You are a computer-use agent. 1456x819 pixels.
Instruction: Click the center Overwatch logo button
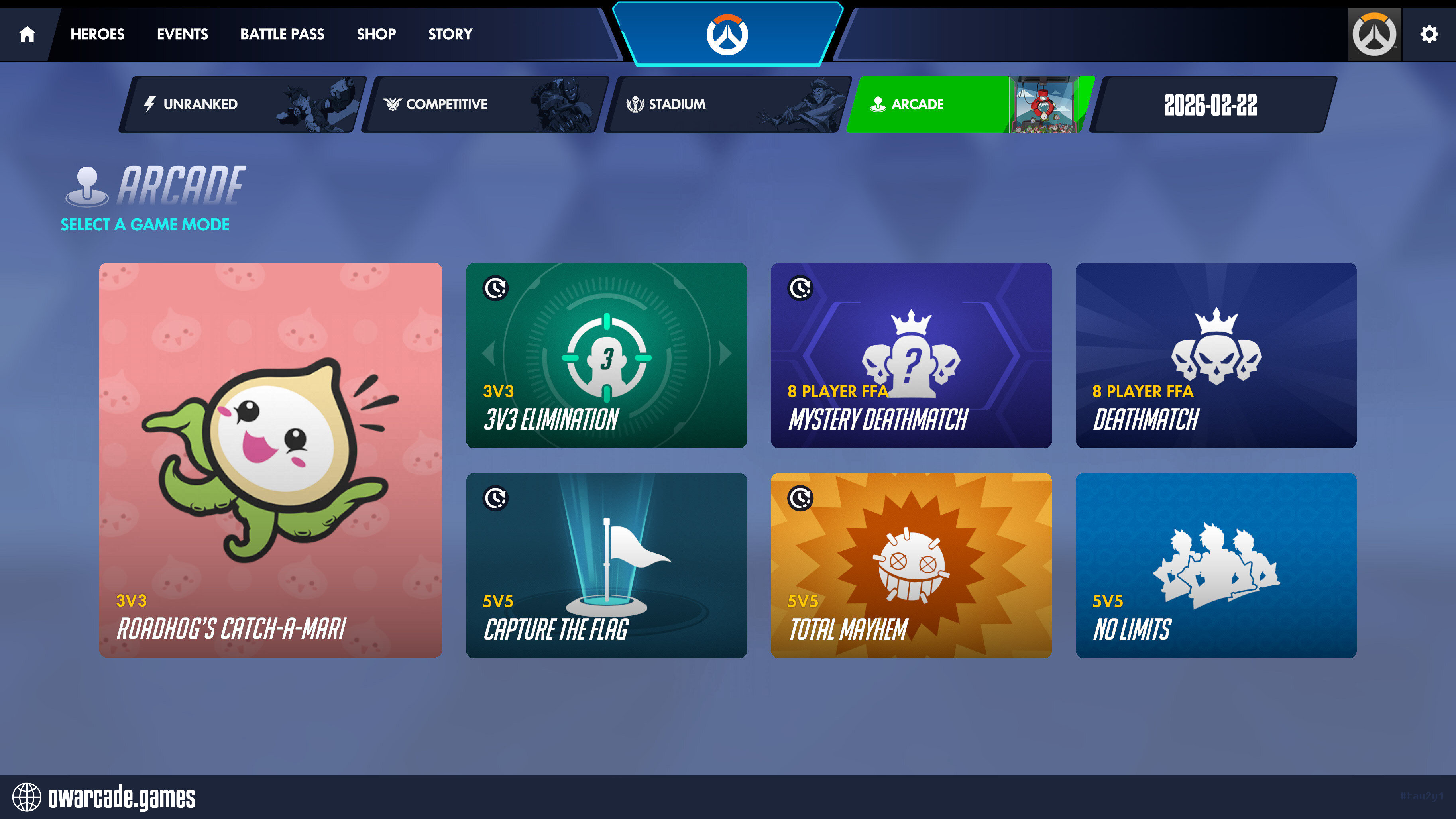(x=727, y=35)
